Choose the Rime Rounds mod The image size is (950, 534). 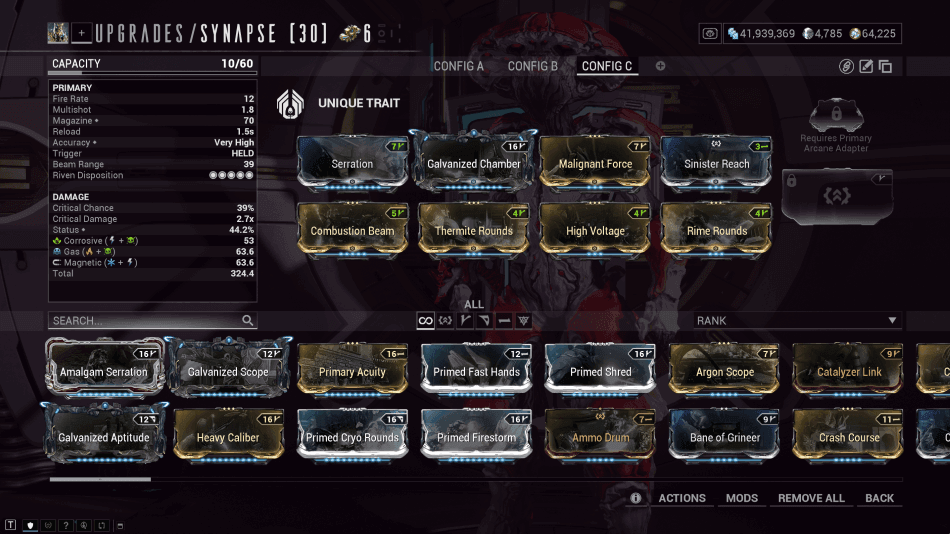pos(717,229)
